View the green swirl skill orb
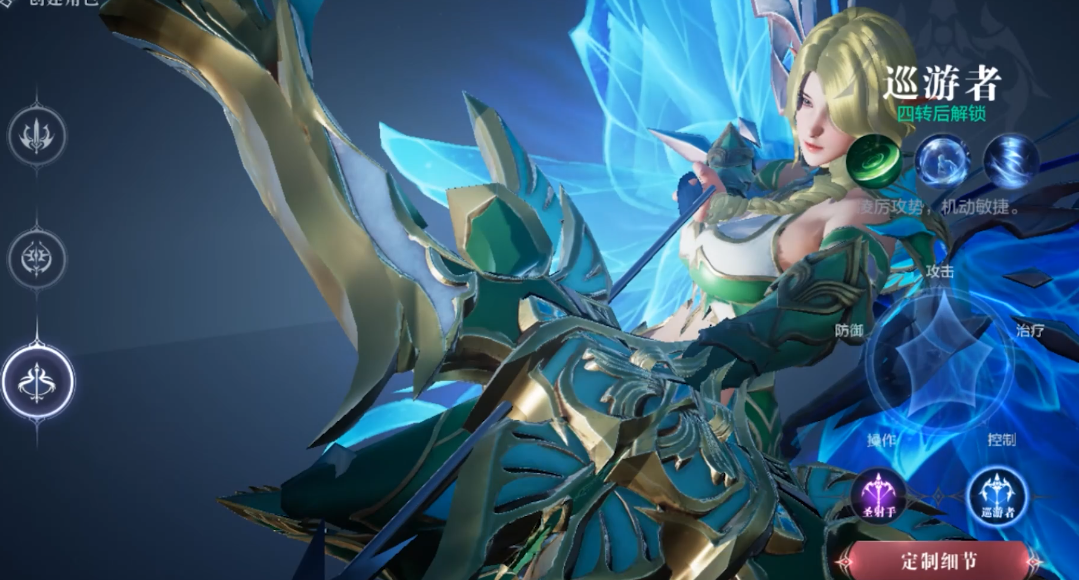 coord(874,161)
